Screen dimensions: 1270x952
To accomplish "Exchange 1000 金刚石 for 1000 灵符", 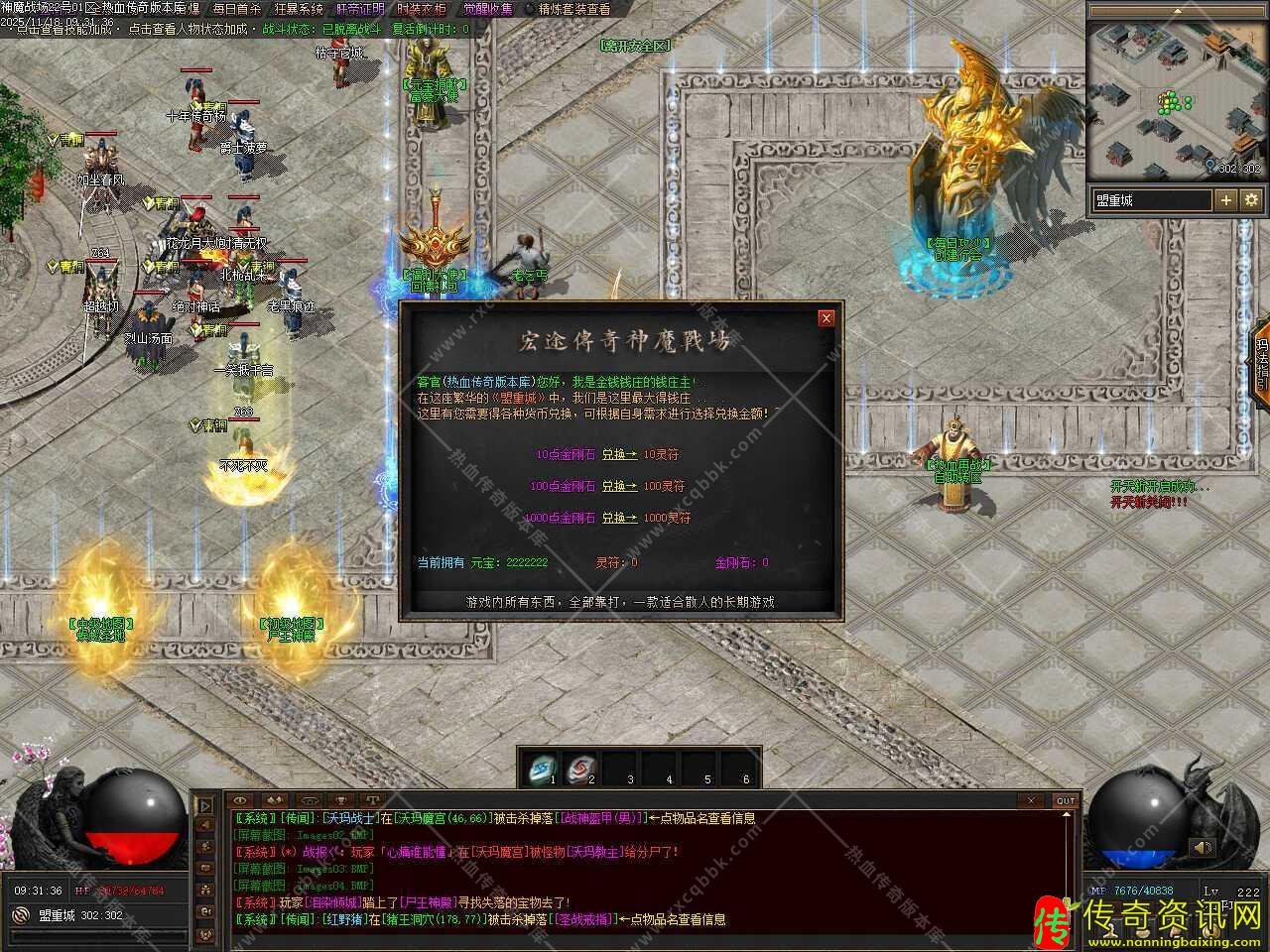I will pos(619,519).
